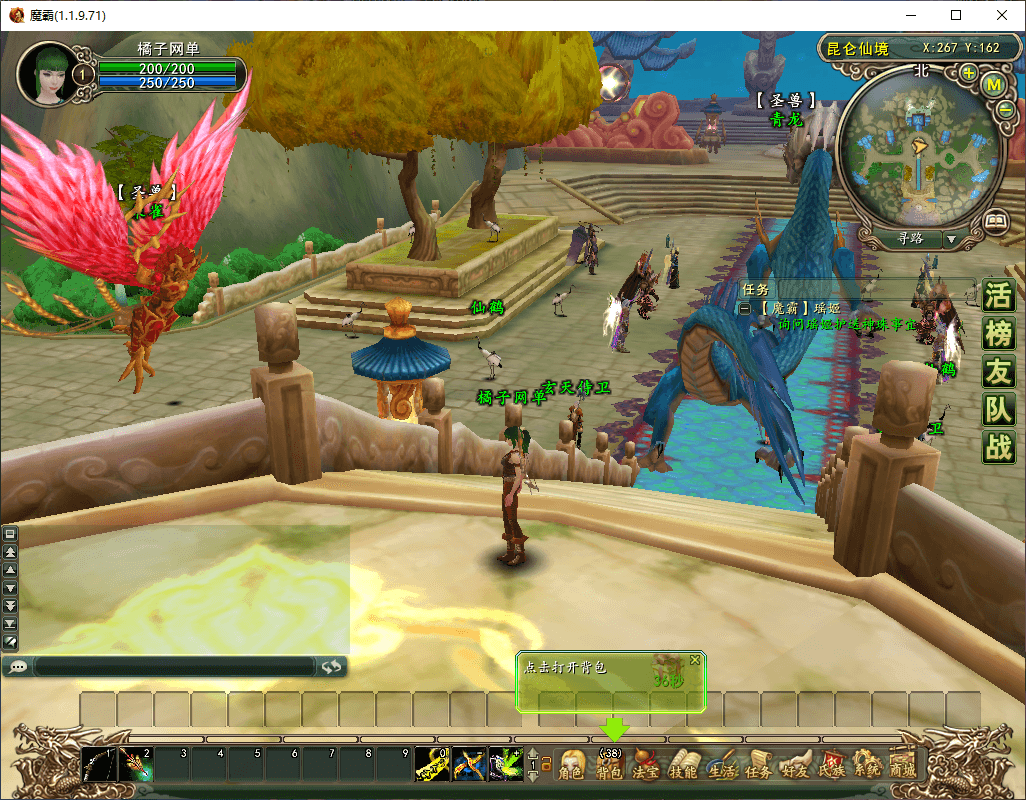Image resolution: width=1026 pixels, height=800 pixels.
Task: Open the 氏族 (clan) menu
Action: tap(832, 765)
